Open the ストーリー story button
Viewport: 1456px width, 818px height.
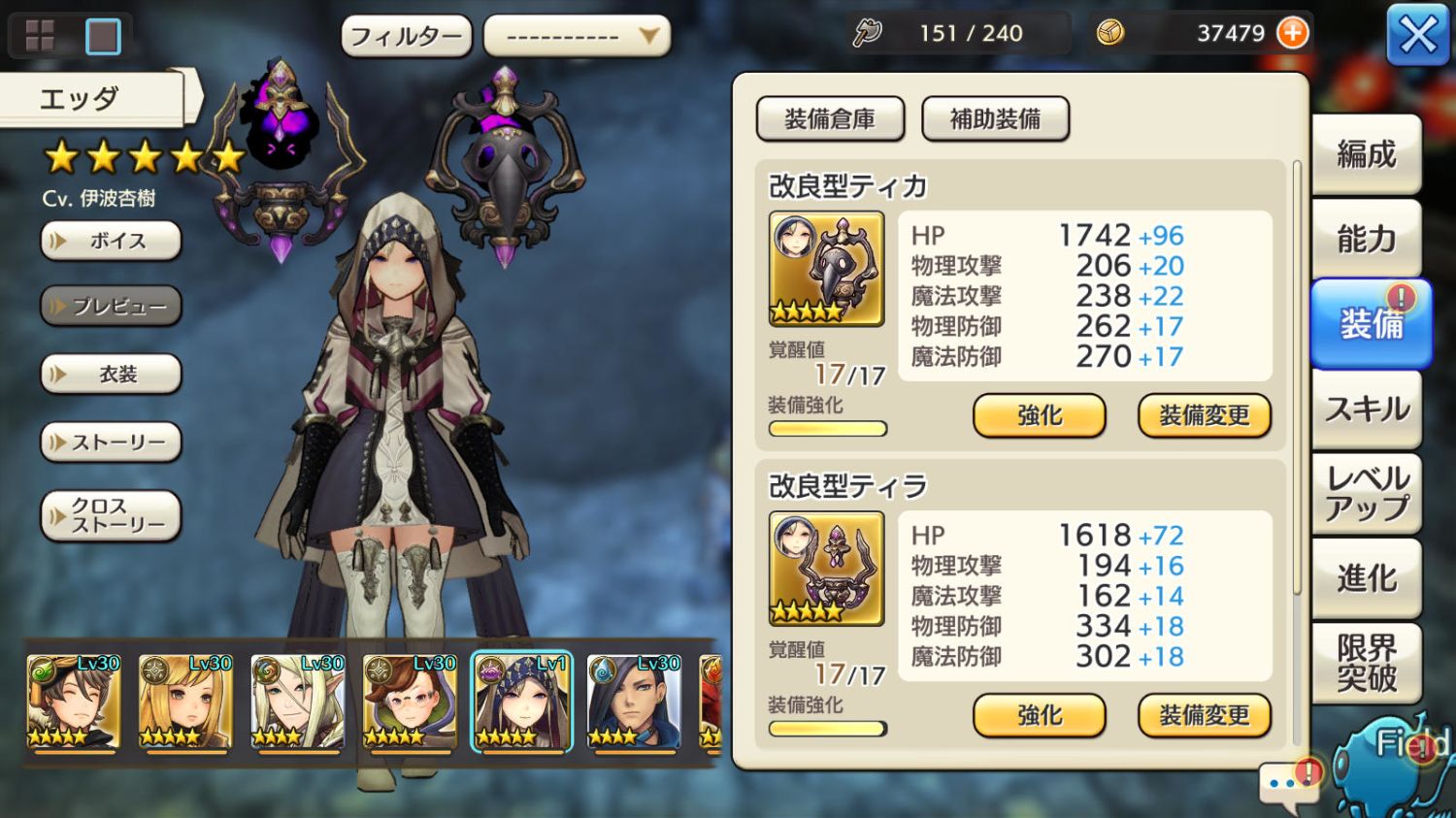click(x=111, y=442)
